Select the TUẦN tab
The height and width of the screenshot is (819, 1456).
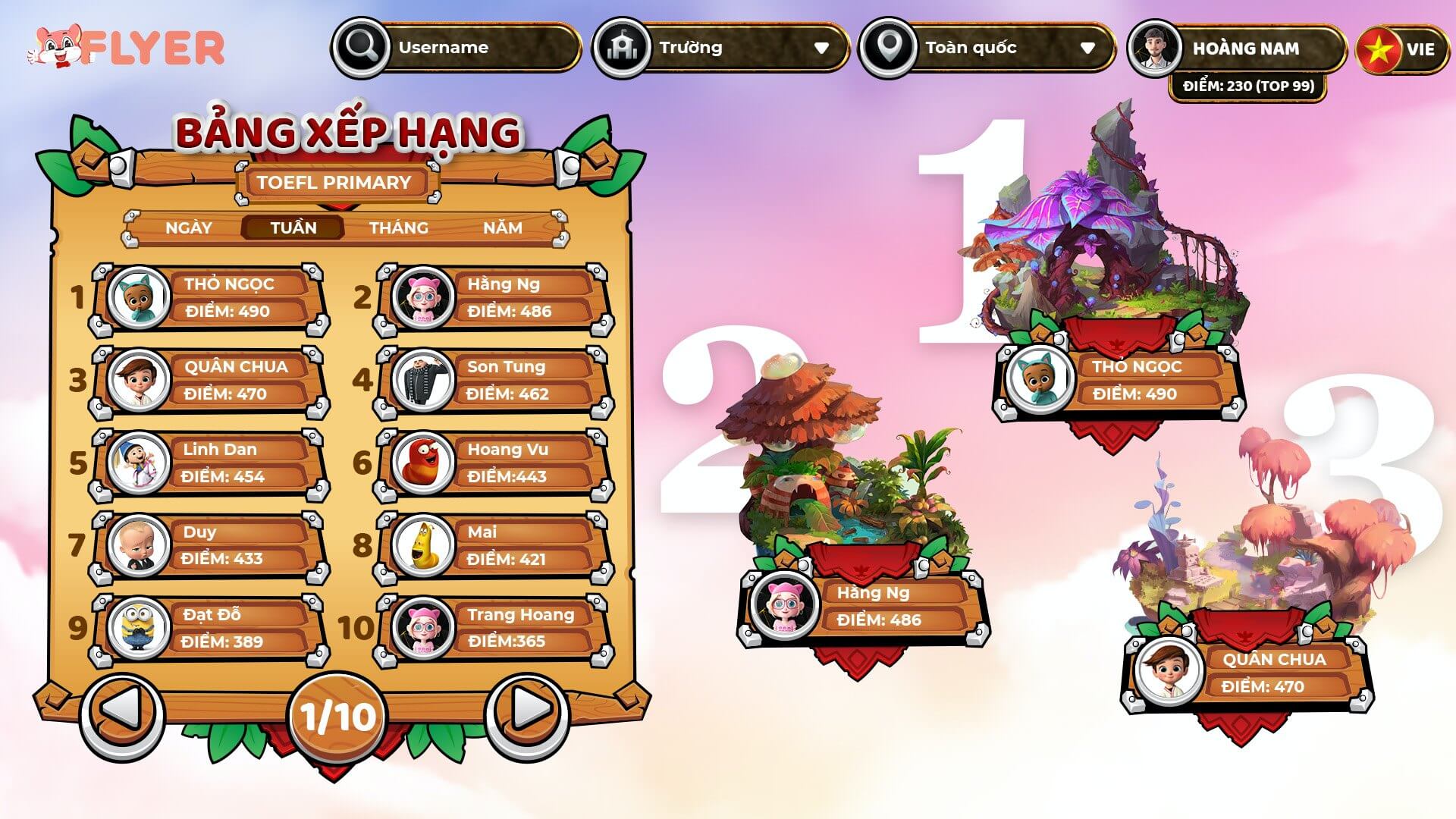(293, 227)
